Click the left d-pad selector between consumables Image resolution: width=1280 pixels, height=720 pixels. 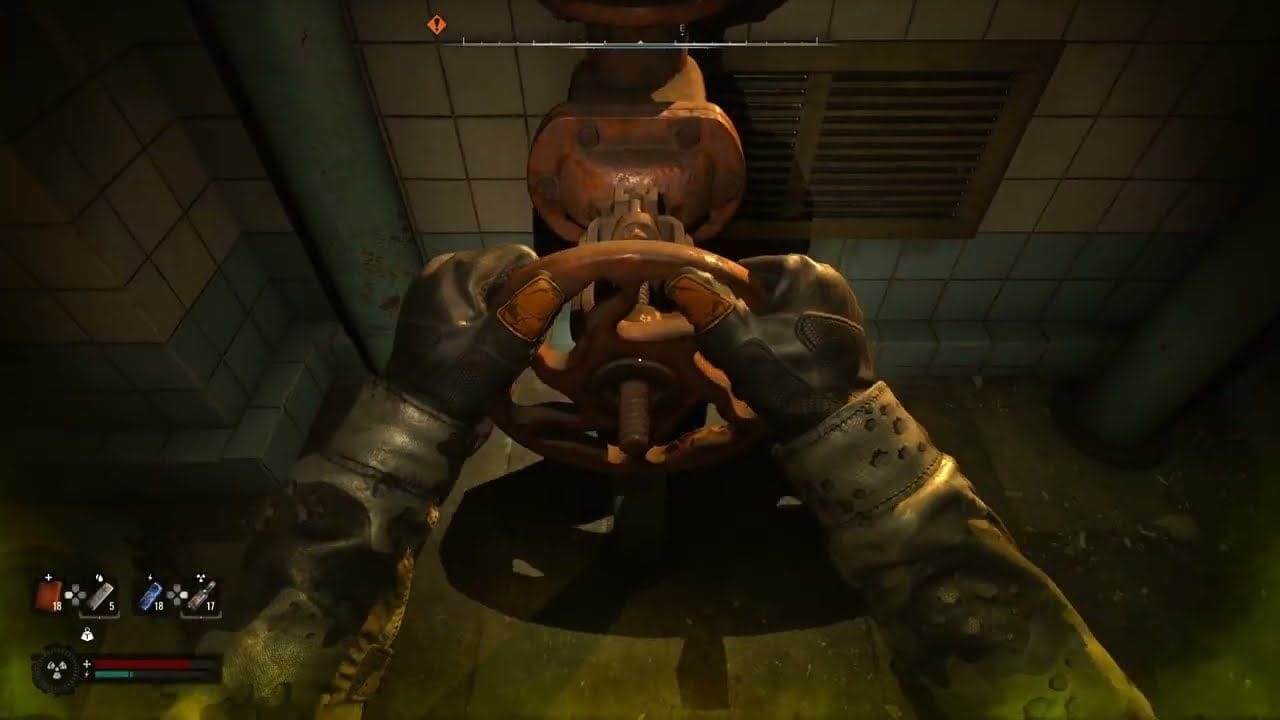click(x=76, y=594)
